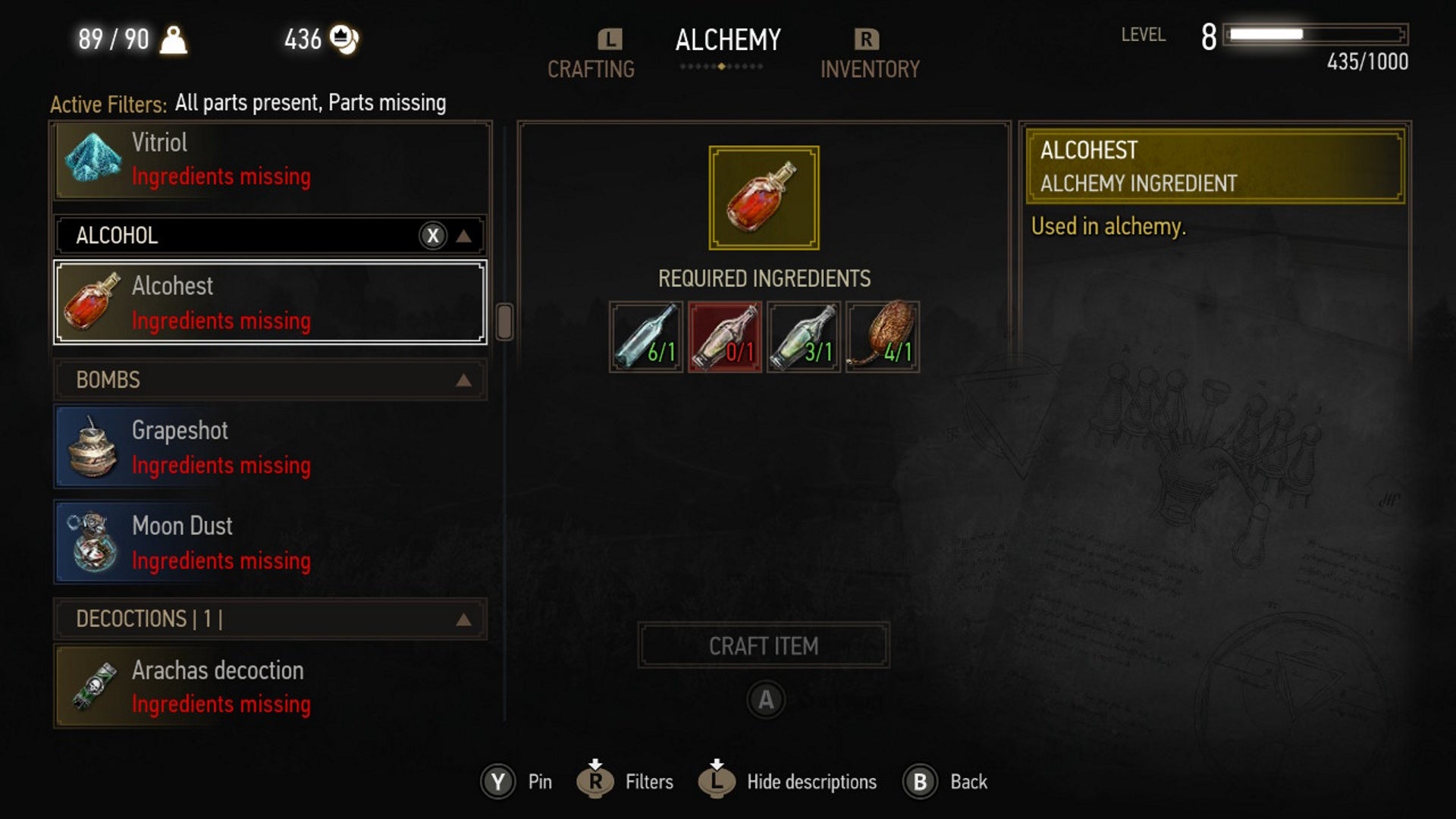Click the Alcohest bottle icon in the list

[91, 303]
